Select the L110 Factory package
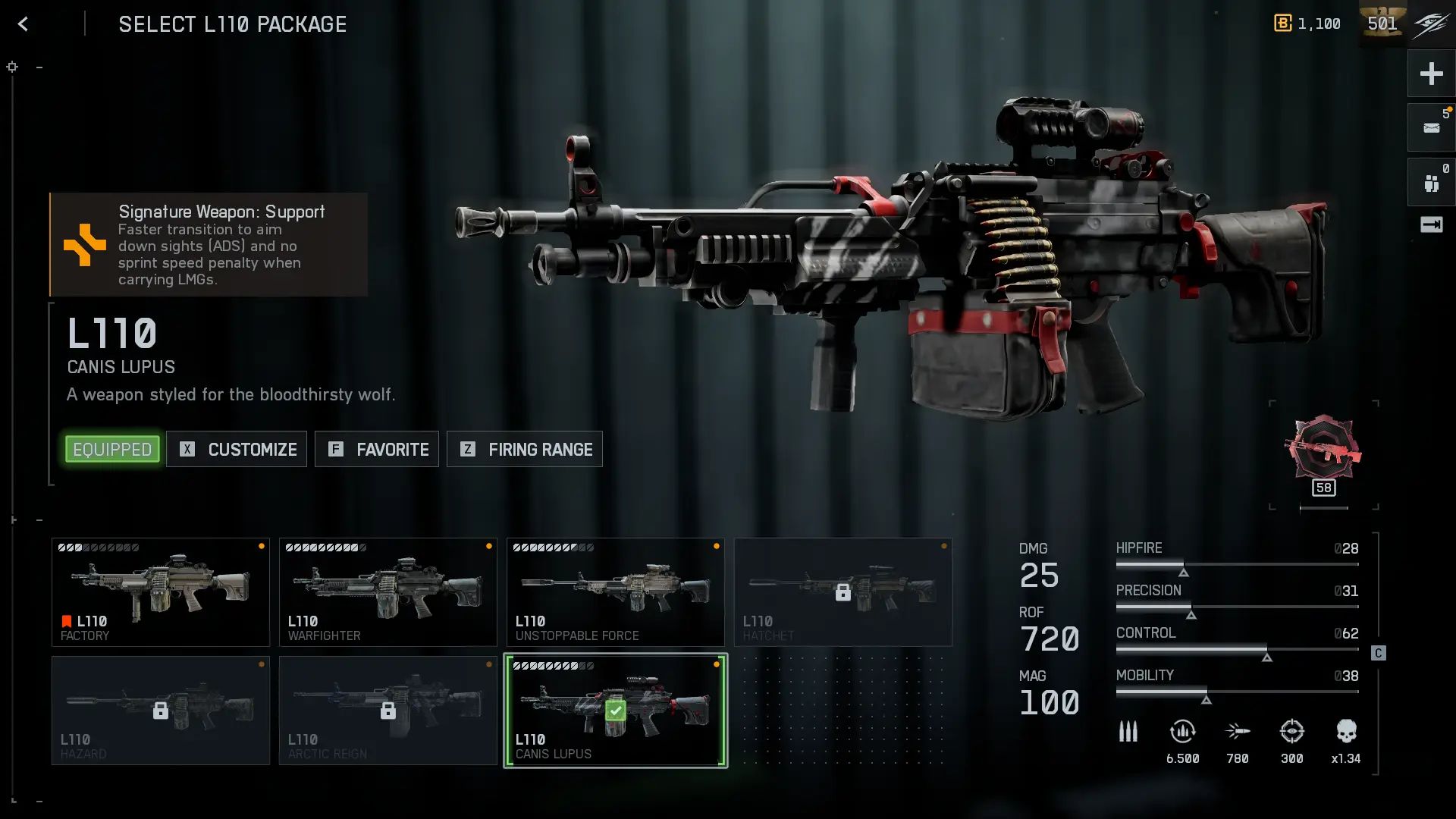The width and height of the screenshot is (1456, 819). (x=161, y=592)
